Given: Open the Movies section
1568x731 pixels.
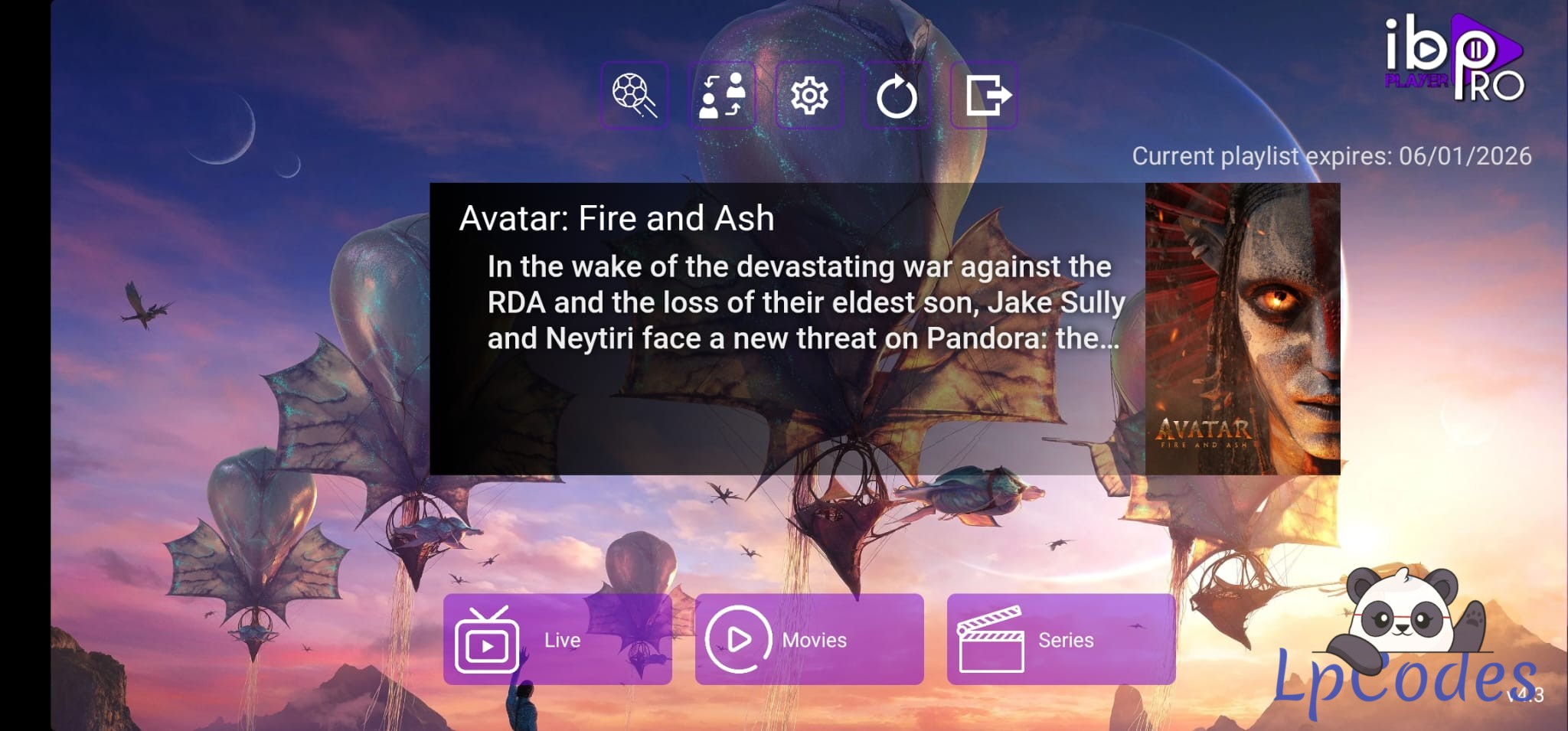Looking at the screenshot, I should tap(809, 639).
